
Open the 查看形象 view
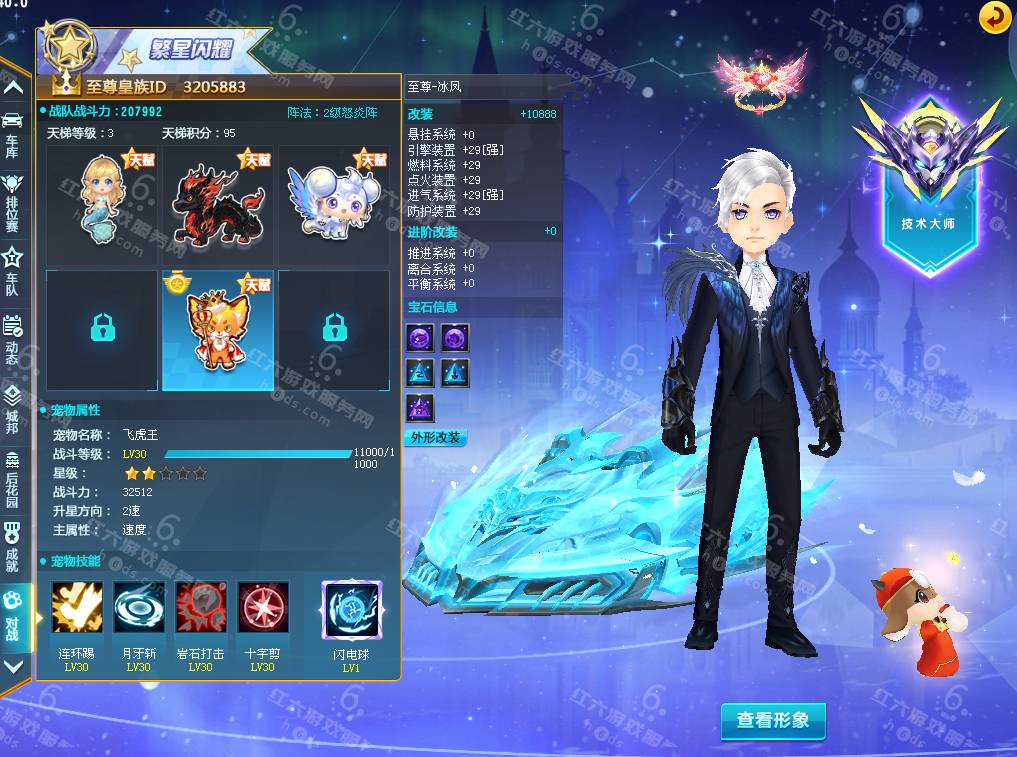coord(773,720)
